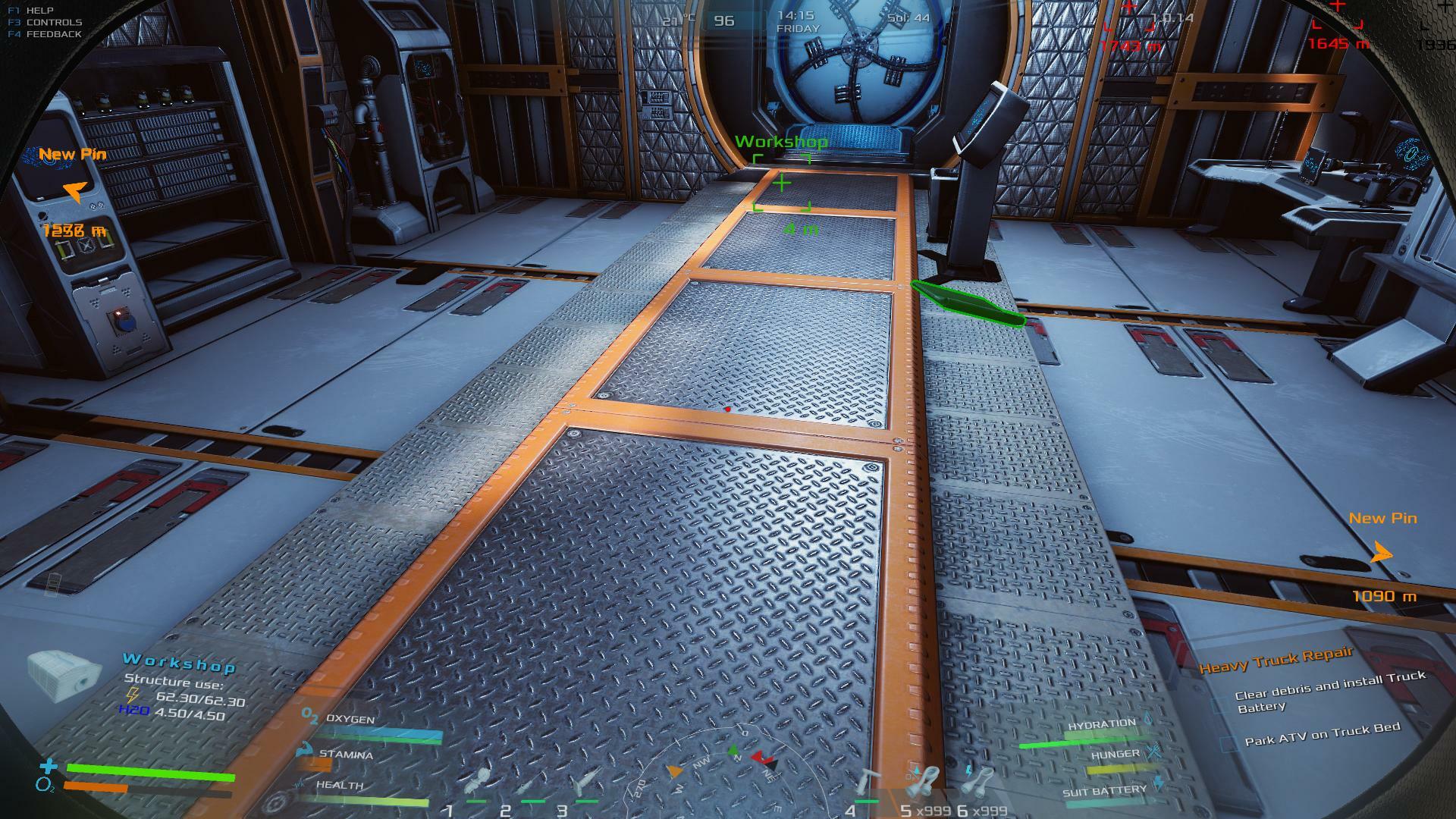Open the Heavy Truck Repair quest

pyautogui.click(x=1276, y=661)
